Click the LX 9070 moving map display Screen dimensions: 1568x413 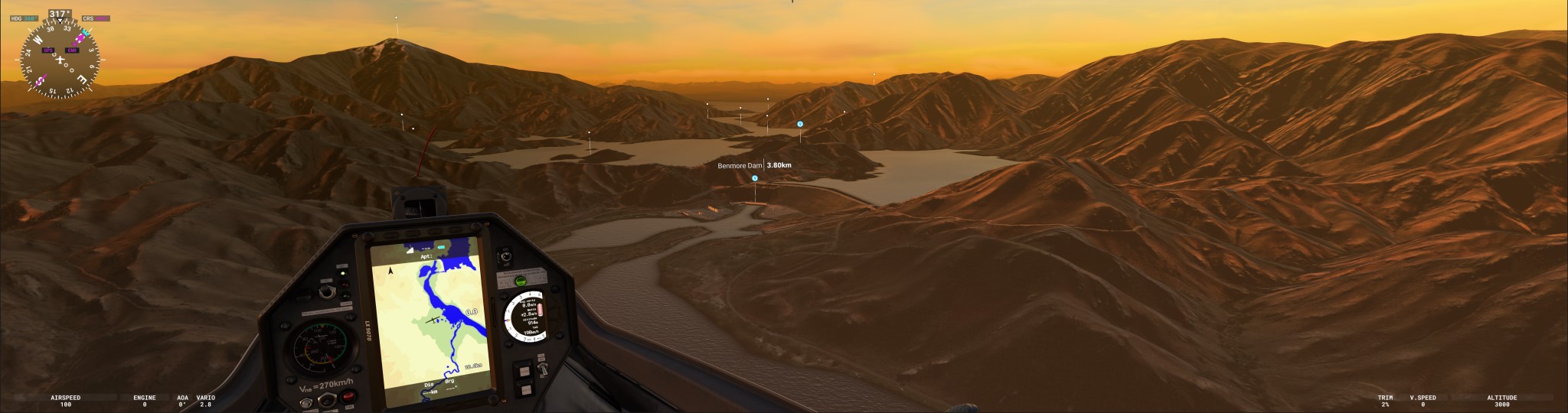[x=430, y=321]
